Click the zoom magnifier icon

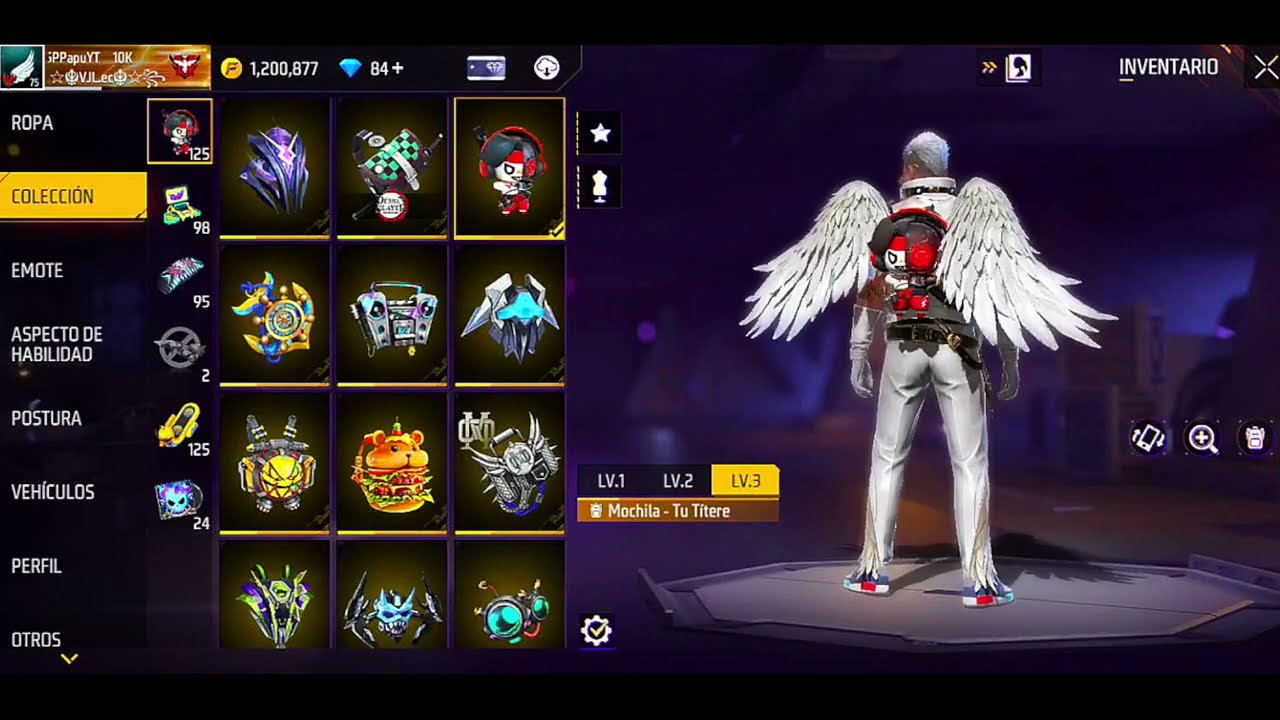point(1201,438)
